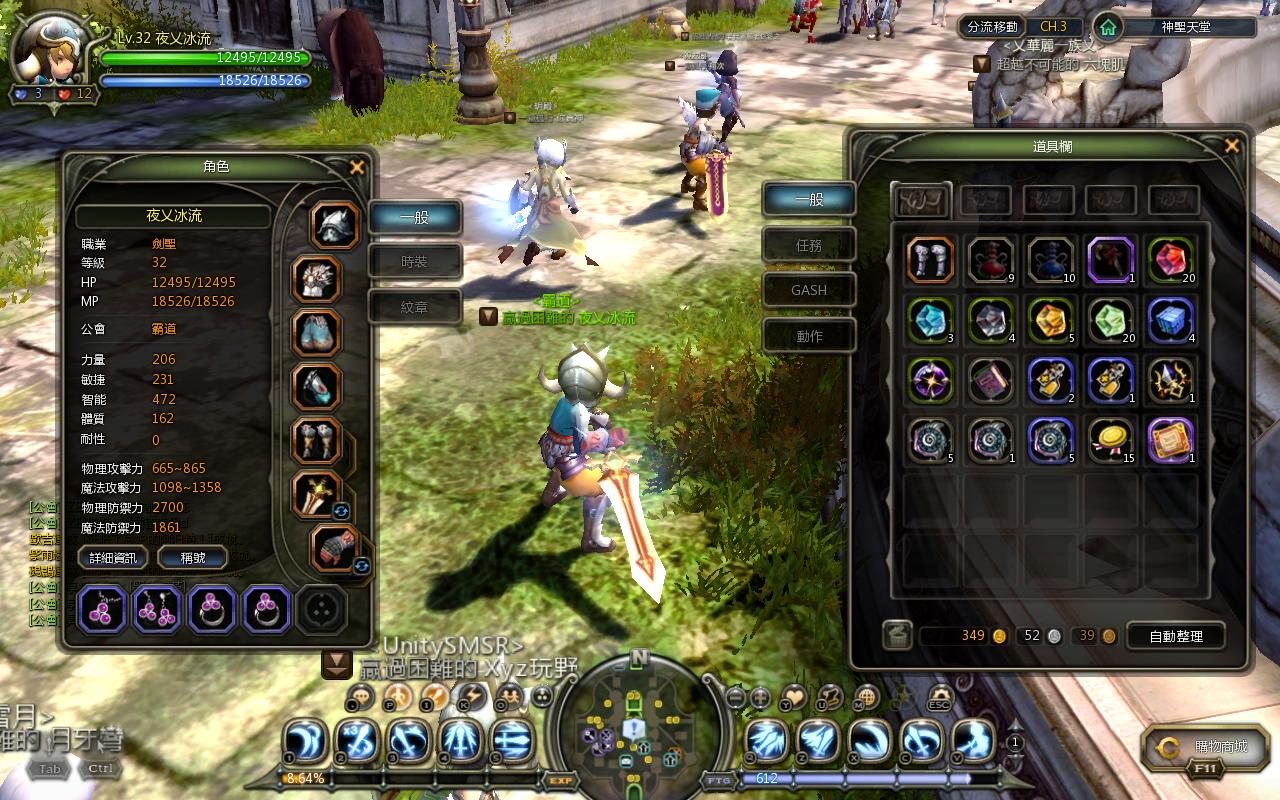Click the 稱號 title button

pos(193,558)
